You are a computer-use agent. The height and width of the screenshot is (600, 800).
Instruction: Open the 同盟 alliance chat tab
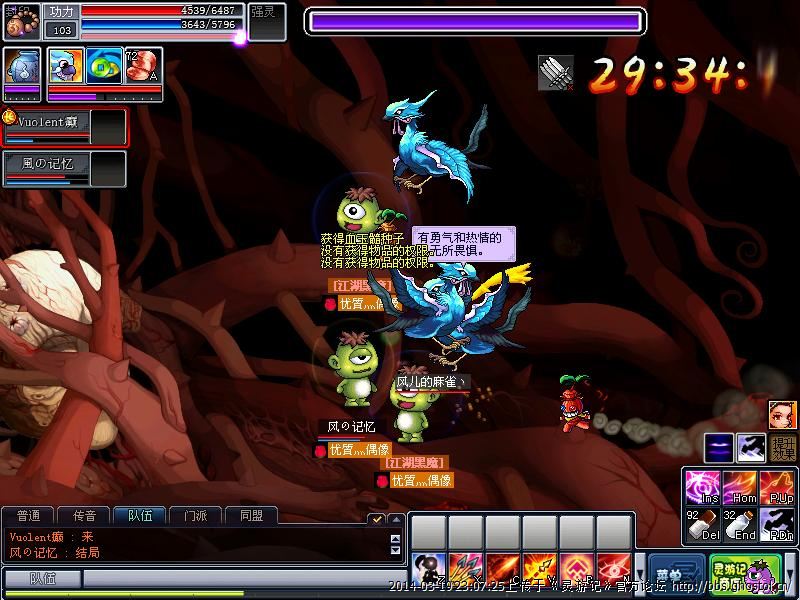251,516
